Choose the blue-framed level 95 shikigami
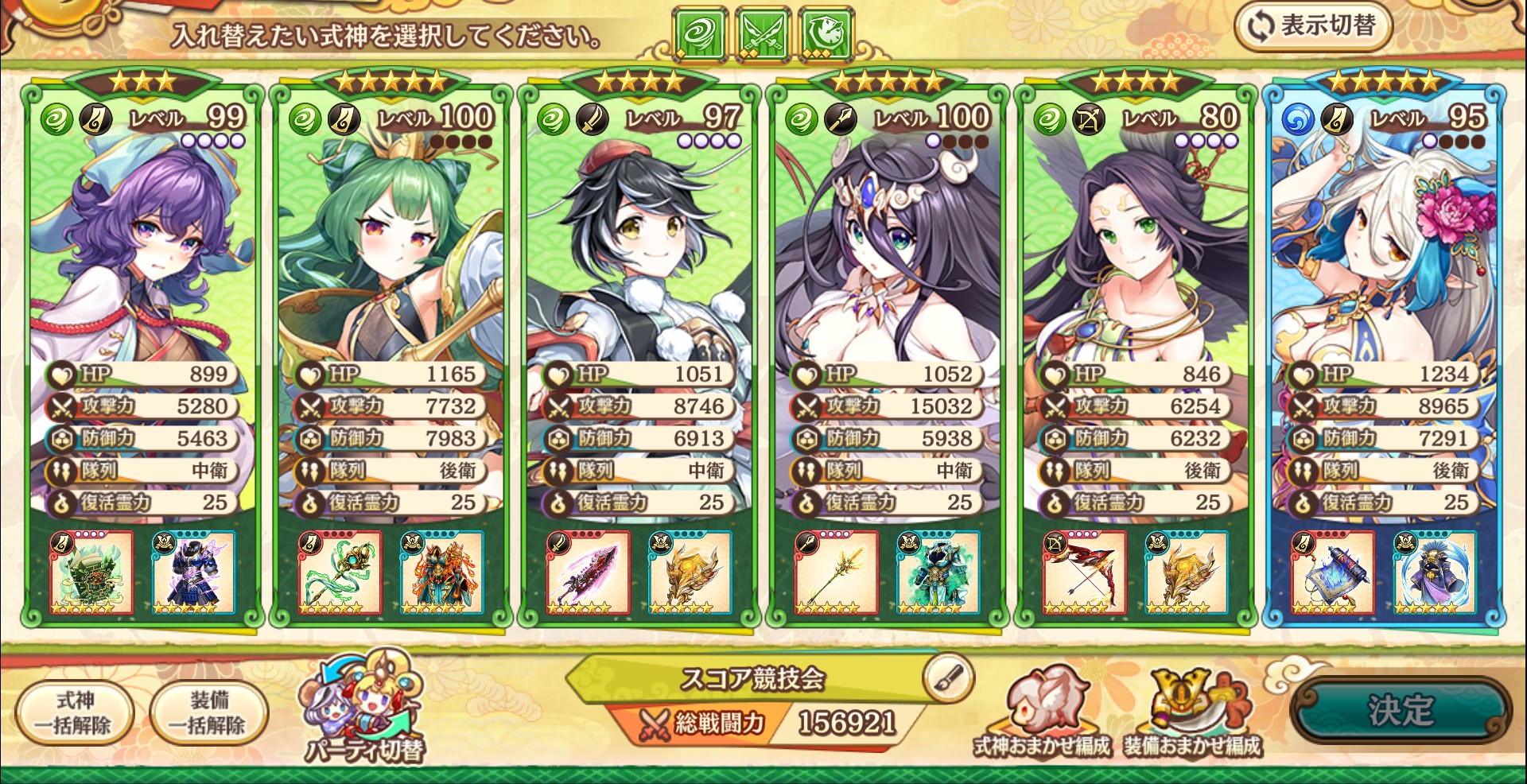 (1384, 262)
